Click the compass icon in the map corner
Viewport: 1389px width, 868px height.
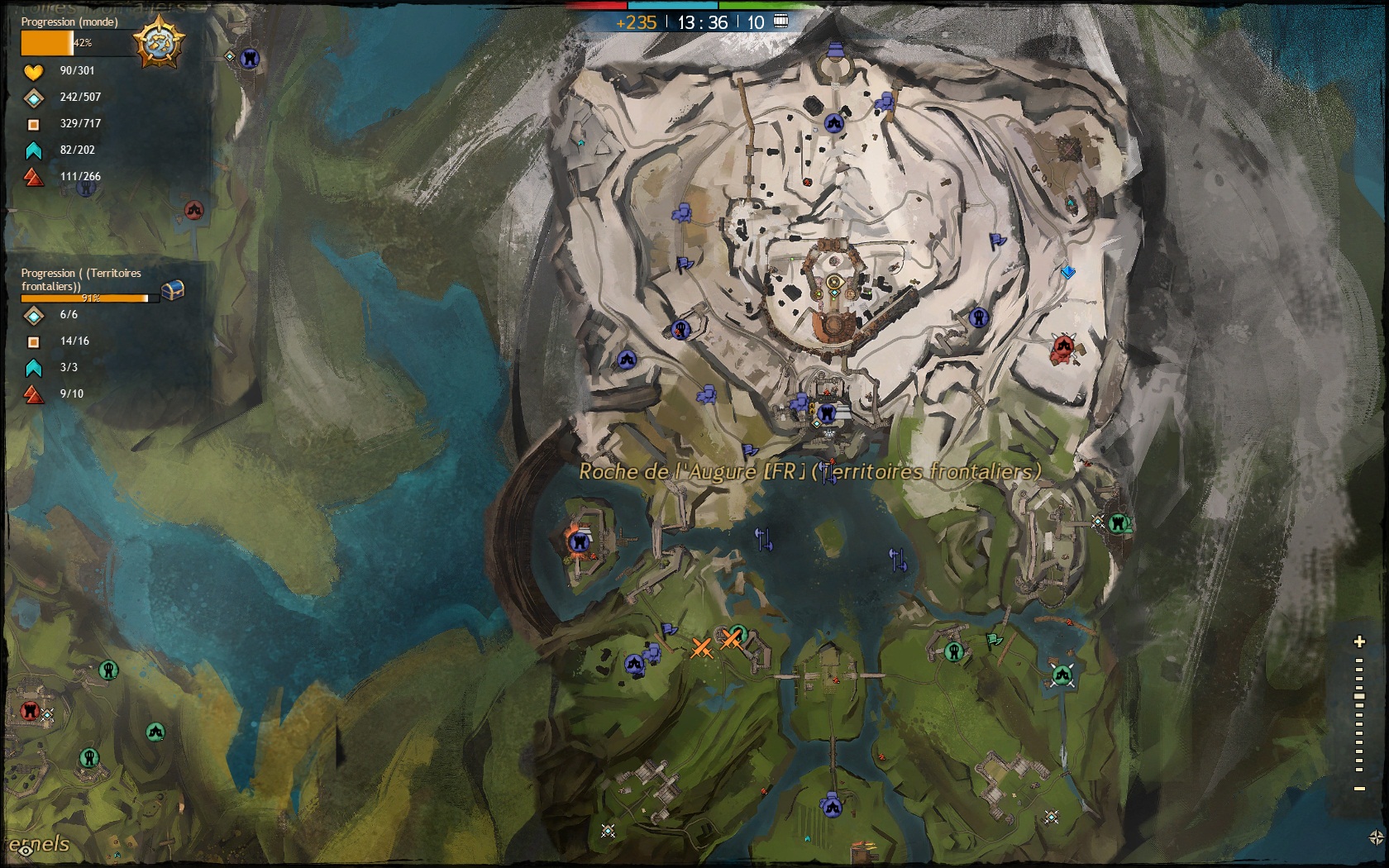pos(1377,837)
